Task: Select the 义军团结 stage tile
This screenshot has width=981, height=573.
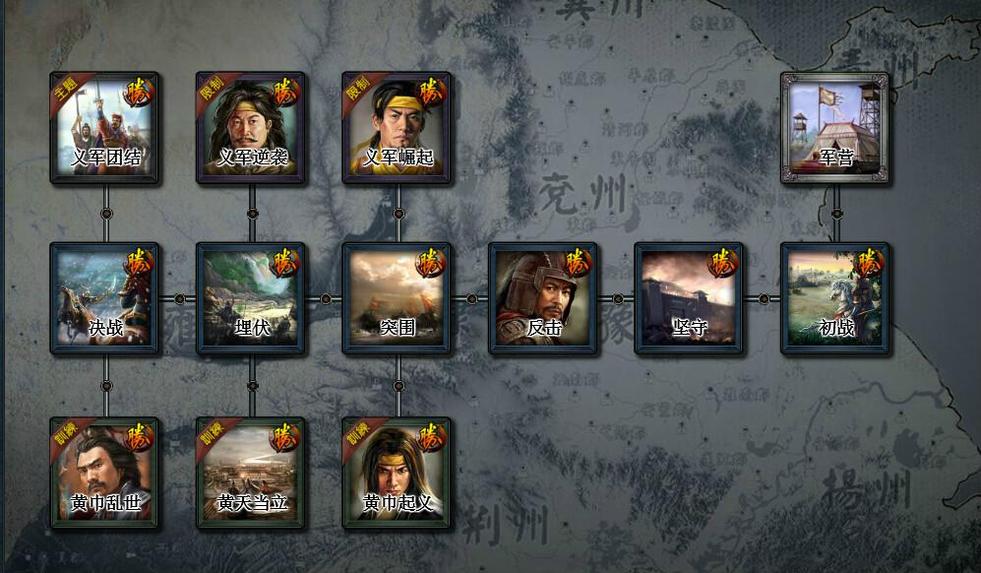Action: (x=105, y=128)
